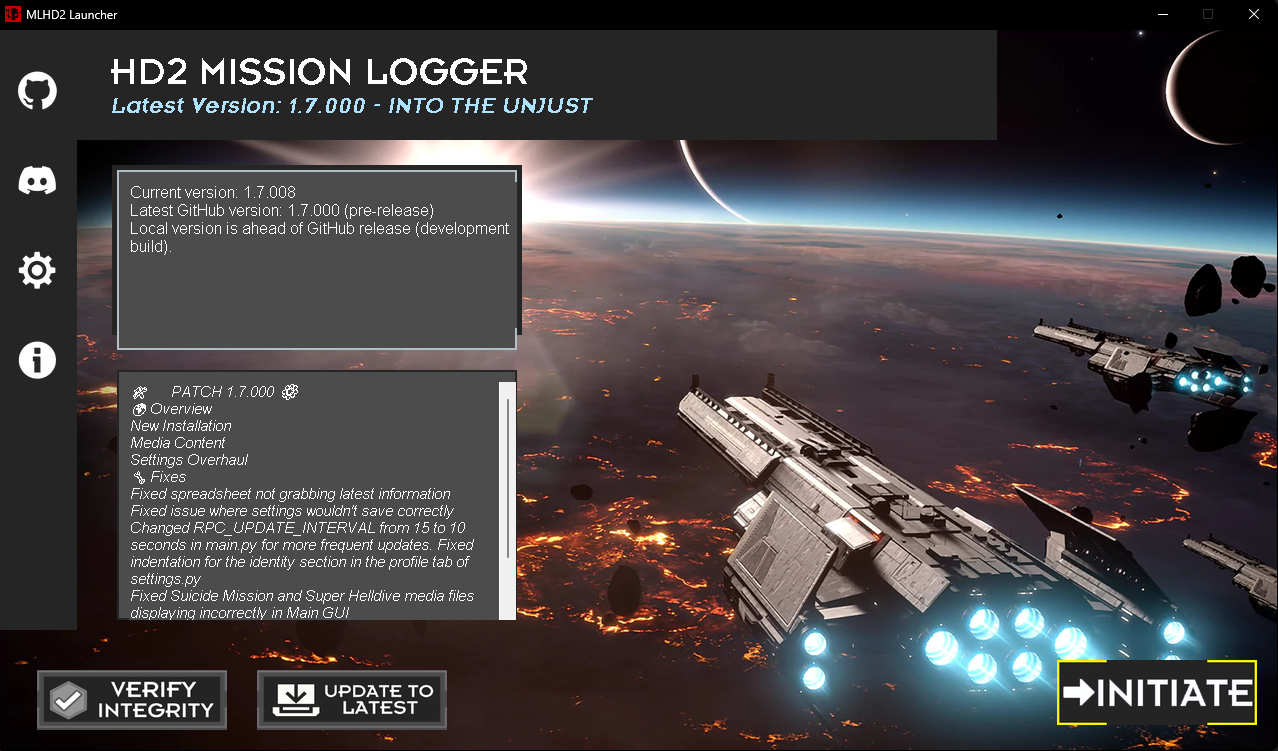Viewport: 1278px width, 751px height.
Task: Open the GitHub page icon
Action: (37, 91)
